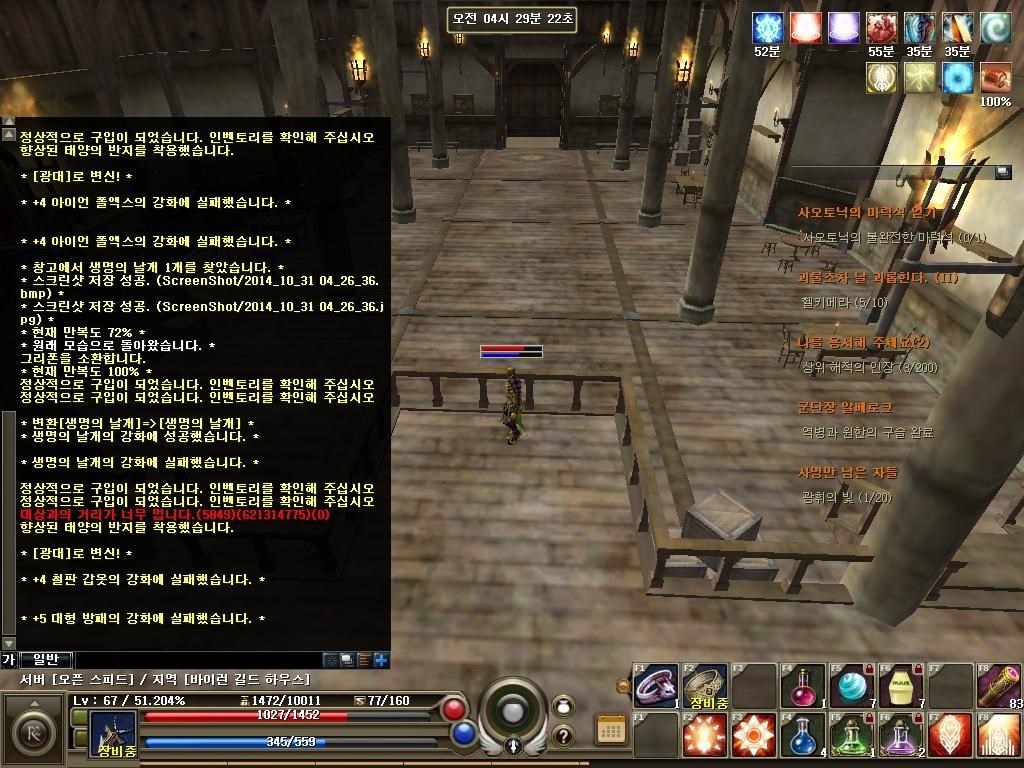The height and width of the screenshot is (768, 1024).
Task: Click the blue snowflake buff with 52분
Action: 767,28
